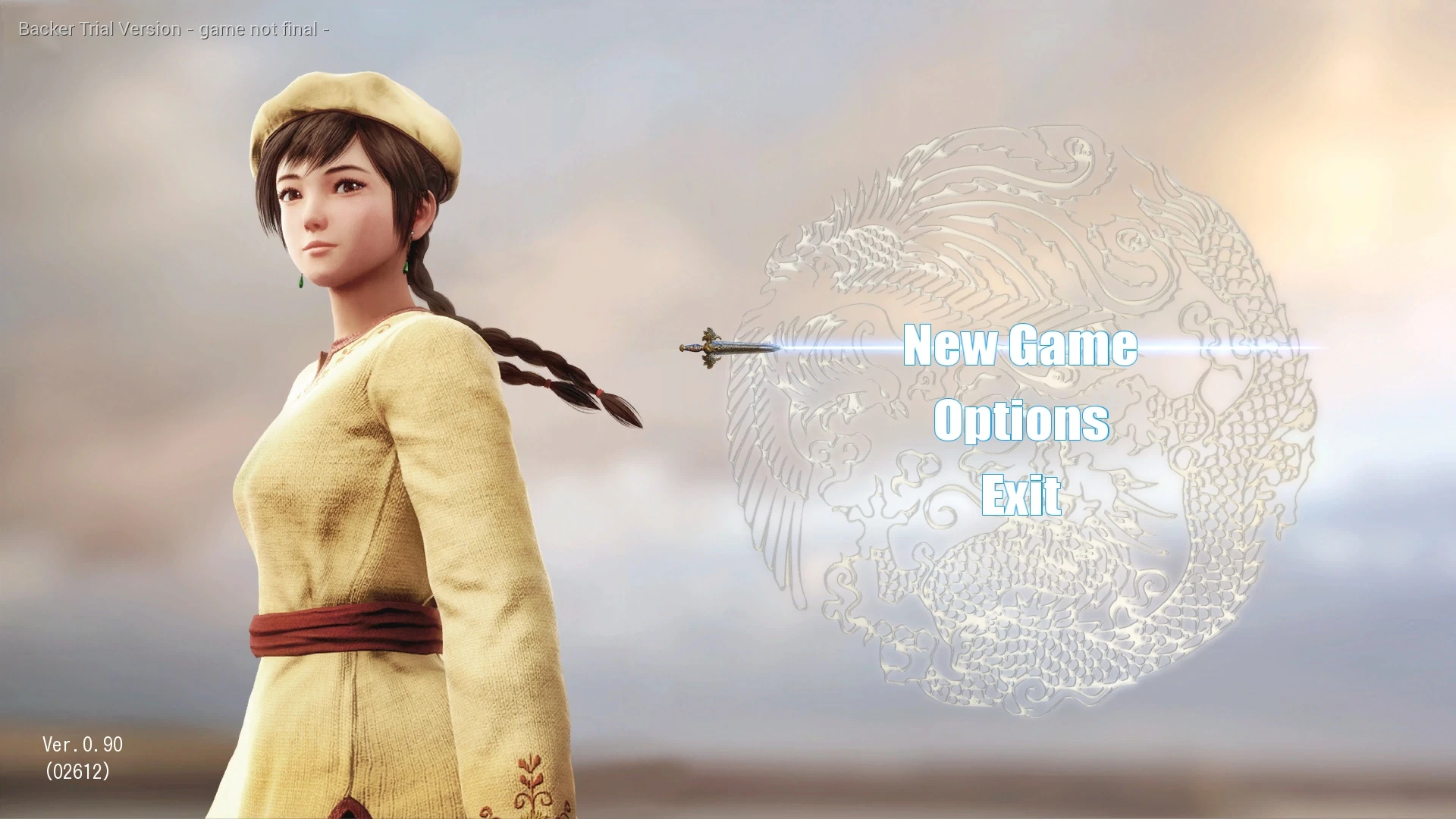Click the New Game label text
Image resolution: width=1456 pixels, height=819 pixels.
[1022, 347]
